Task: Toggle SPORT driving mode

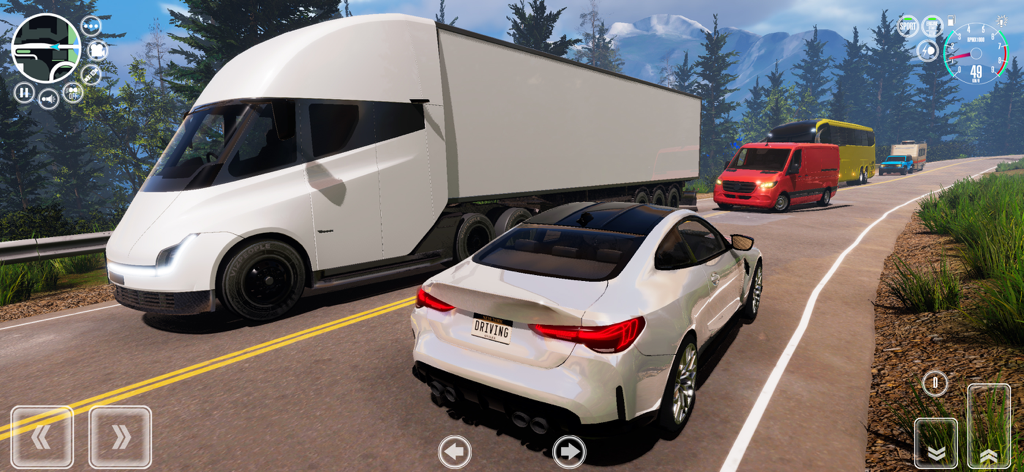Action: click(x=908, y=26)
